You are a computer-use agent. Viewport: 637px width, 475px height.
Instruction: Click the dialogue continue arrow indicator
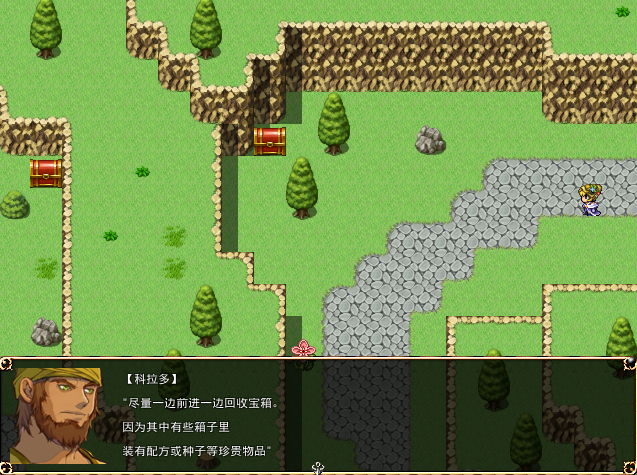point(318,467)
